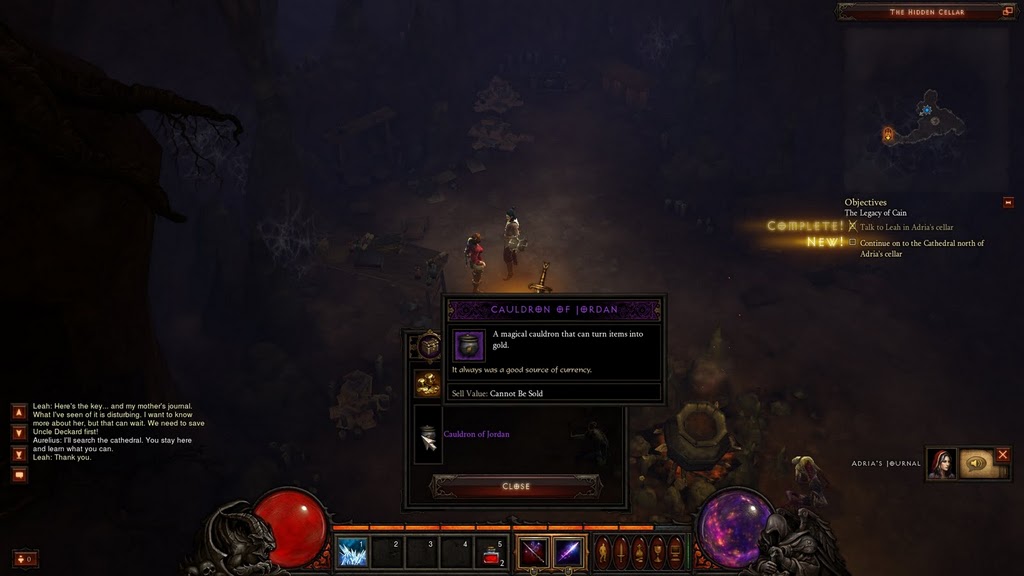Use the red health potion
The height and width of the screenshot is (576, 1024).
490,552
